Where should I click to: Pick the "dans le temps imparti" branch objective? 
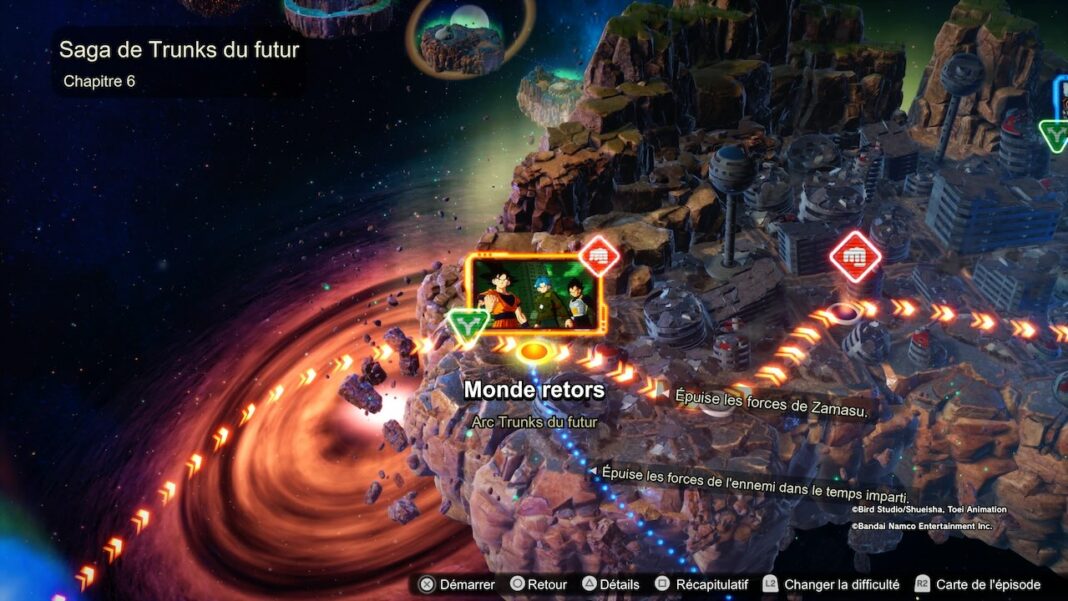754,485
